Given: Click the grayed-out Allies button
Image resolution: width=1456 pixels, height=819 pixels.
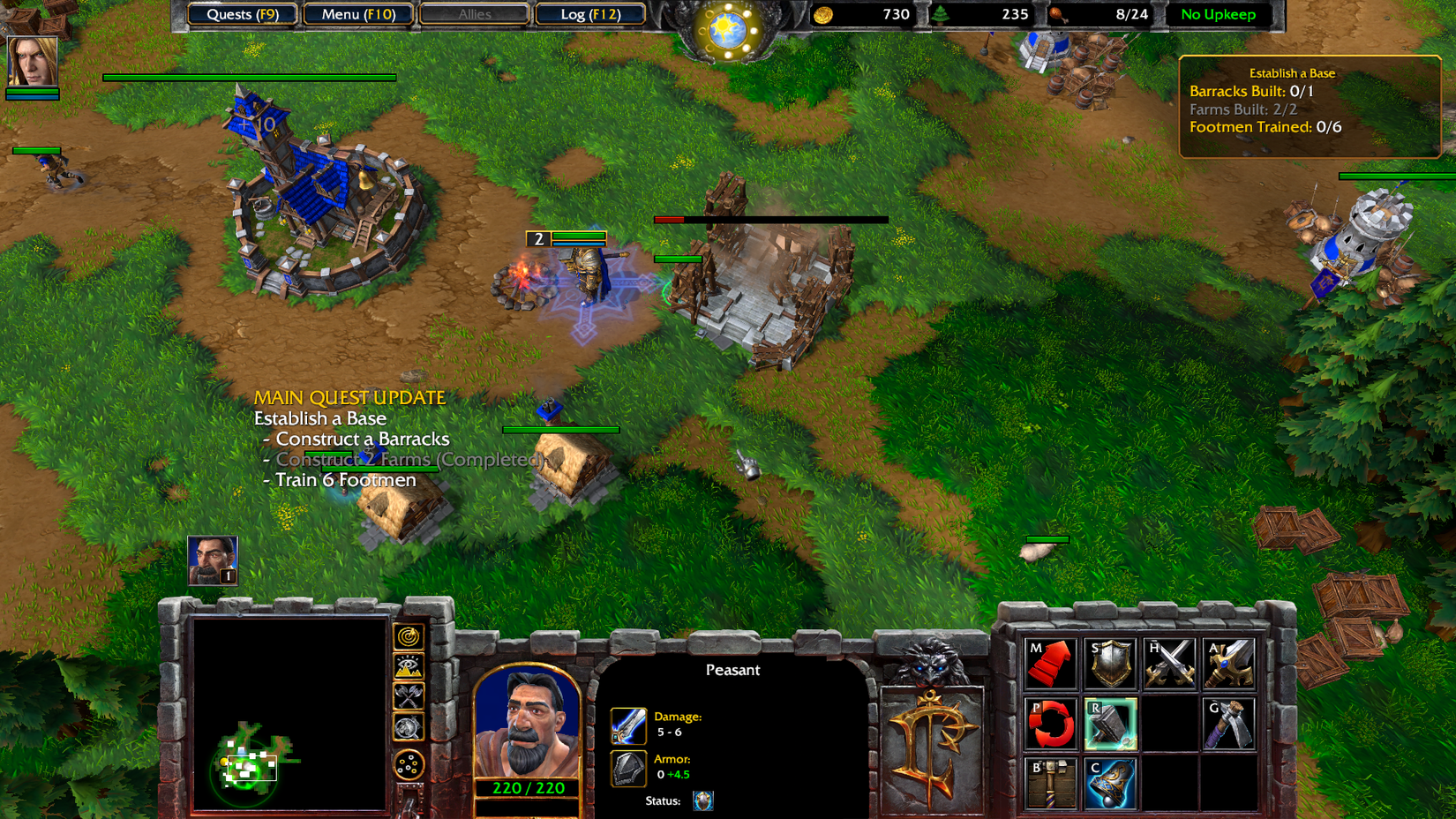Looking at the screenshot, I should coord(474,14).
